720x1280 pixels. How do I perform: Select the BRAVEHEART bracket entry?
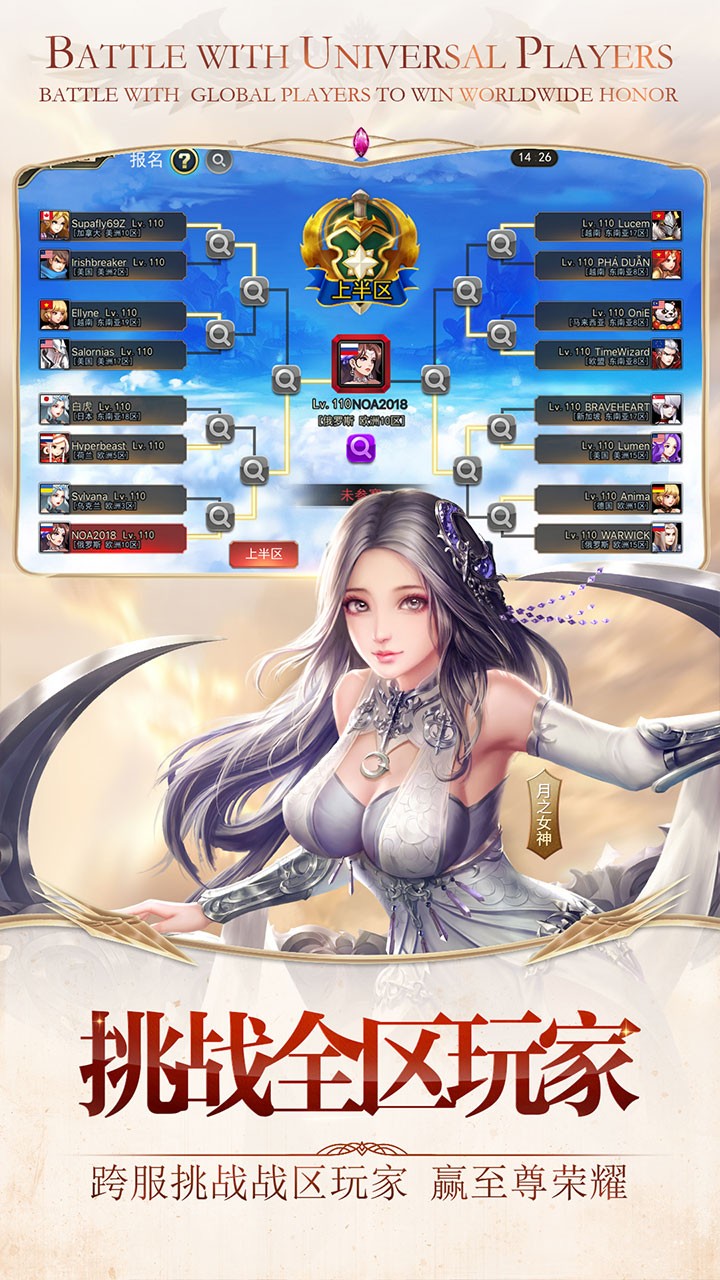[607, 410]
